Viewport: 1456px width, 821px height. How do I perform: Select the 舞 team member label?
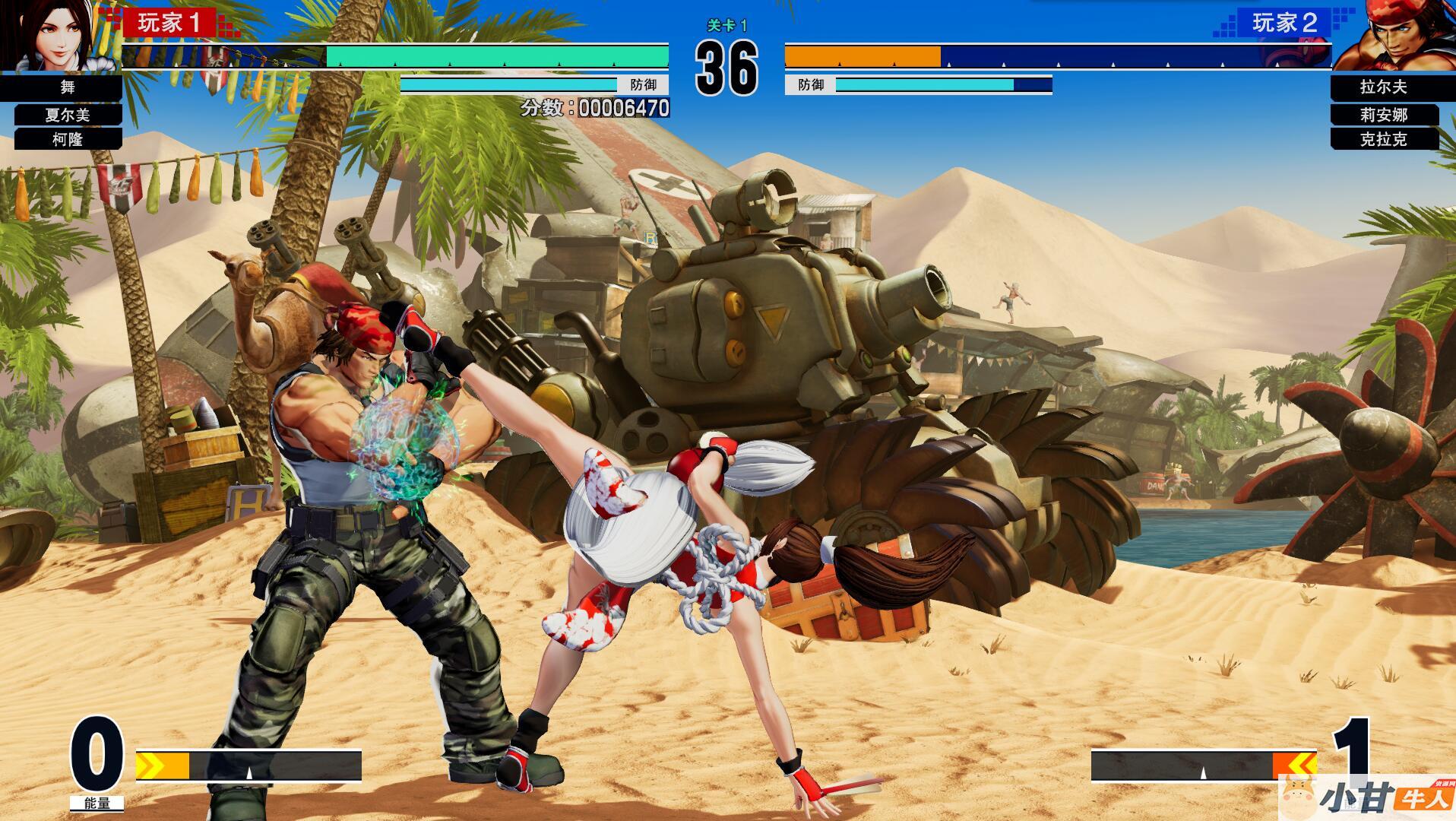[67, 87]
